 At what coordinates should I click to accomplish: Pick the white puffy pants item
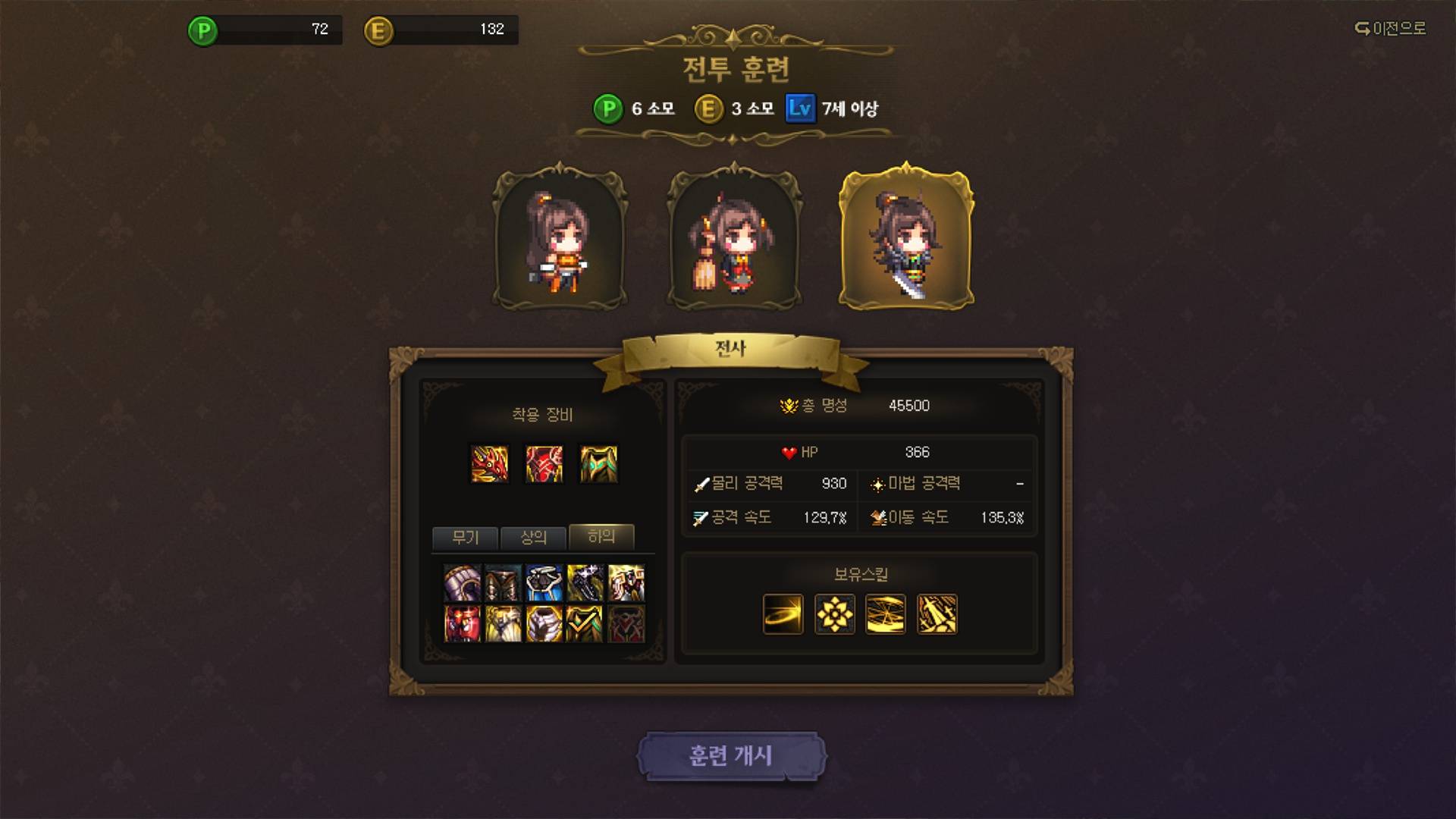pyautogui.click(x=544, y=623)
